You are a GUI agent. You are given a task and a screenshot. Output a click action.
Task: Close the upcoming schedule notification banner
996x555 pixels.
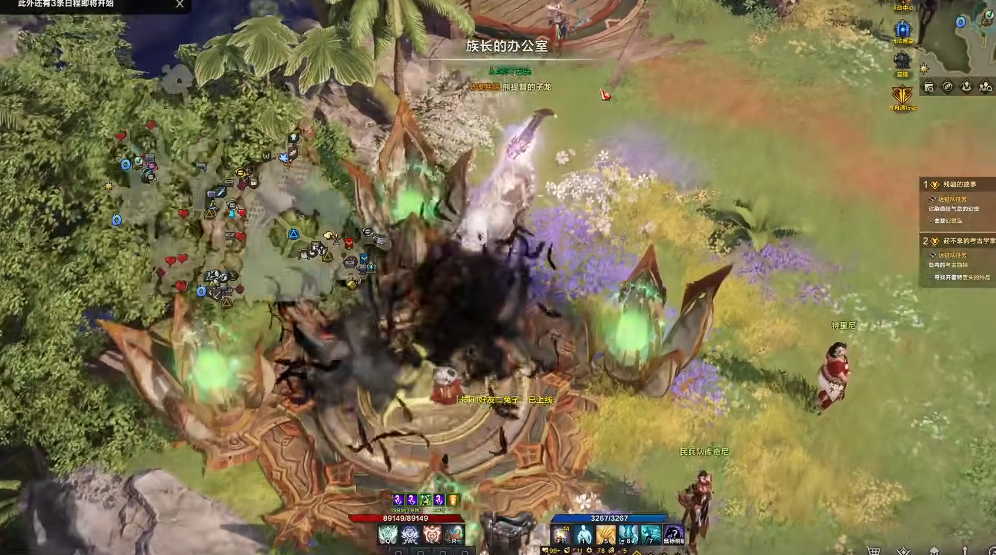click(x=180, y=5)
